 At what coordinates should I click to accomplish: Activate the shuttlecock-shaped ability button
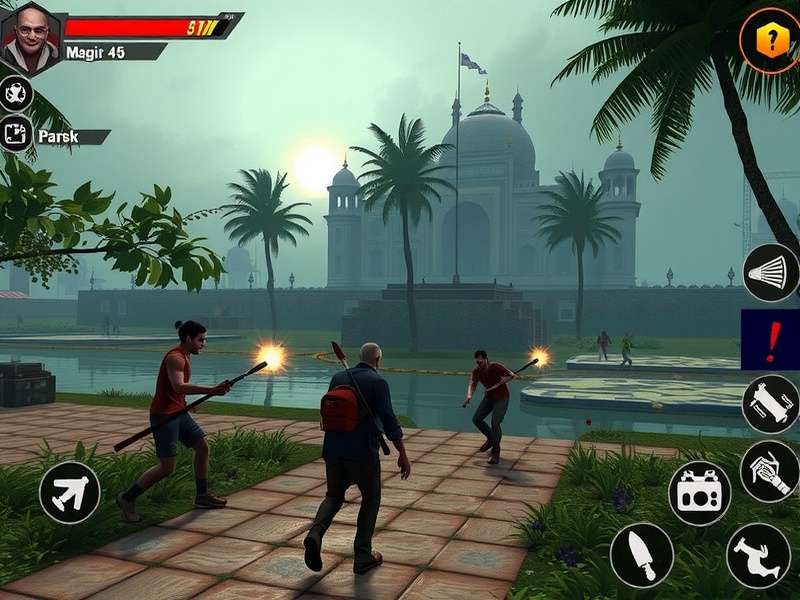(x=771, y=272)
